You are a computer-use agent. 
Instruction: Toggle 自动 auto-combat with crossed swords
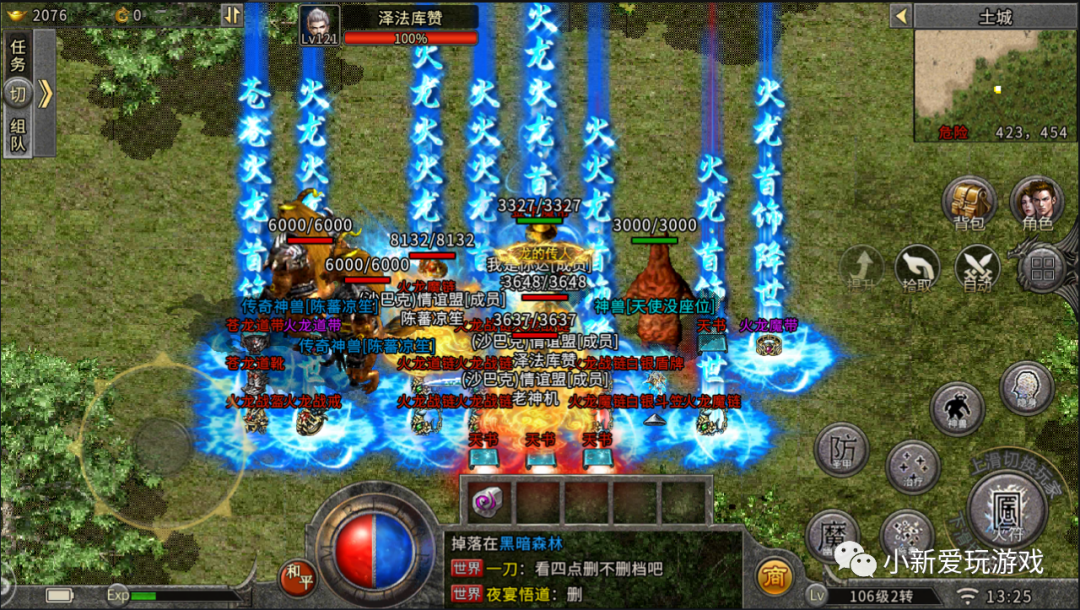(977, 268)
